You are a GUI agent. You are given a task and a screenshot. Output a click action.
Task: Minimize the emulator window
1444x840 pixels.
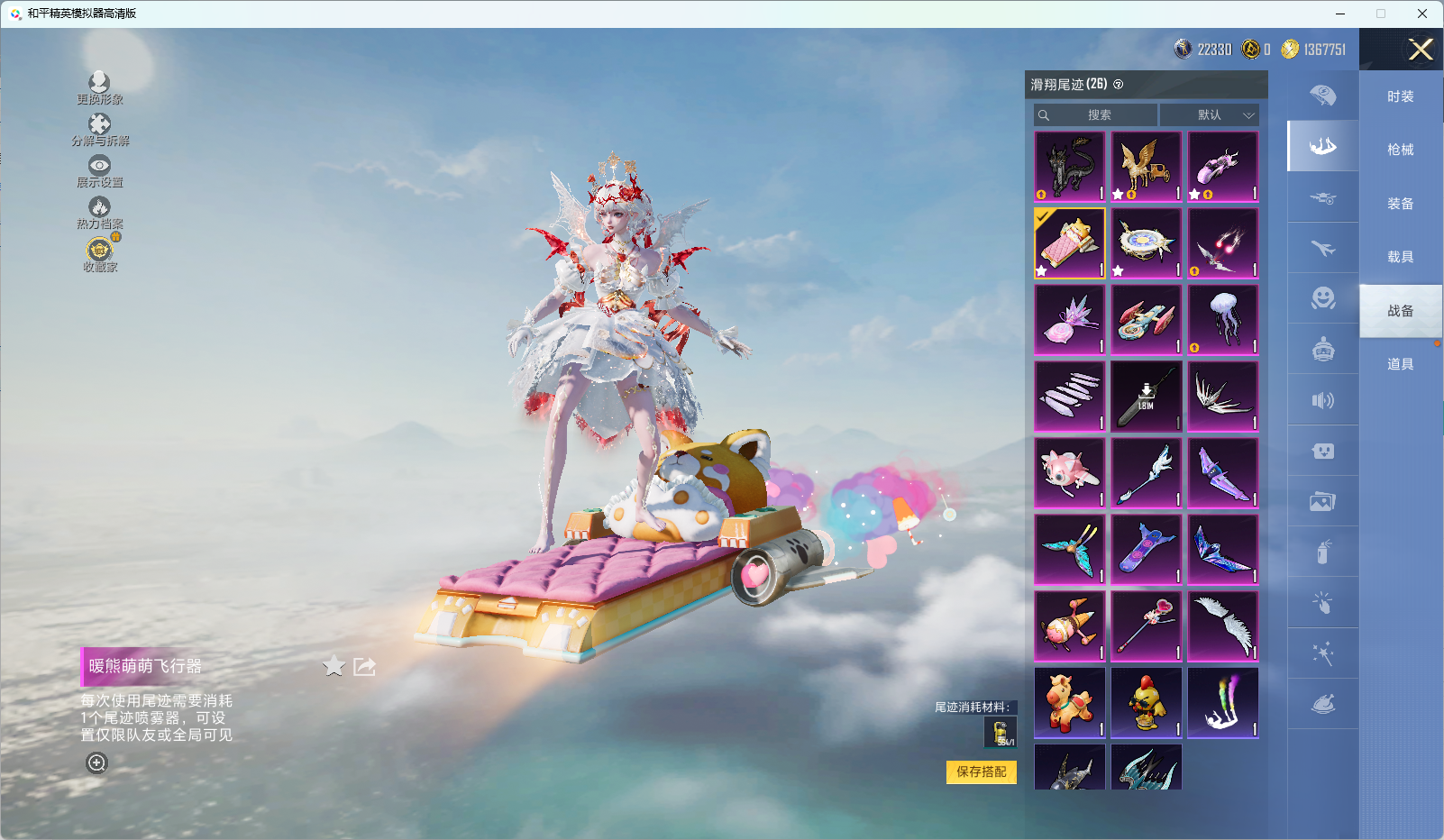[1340, 14]
